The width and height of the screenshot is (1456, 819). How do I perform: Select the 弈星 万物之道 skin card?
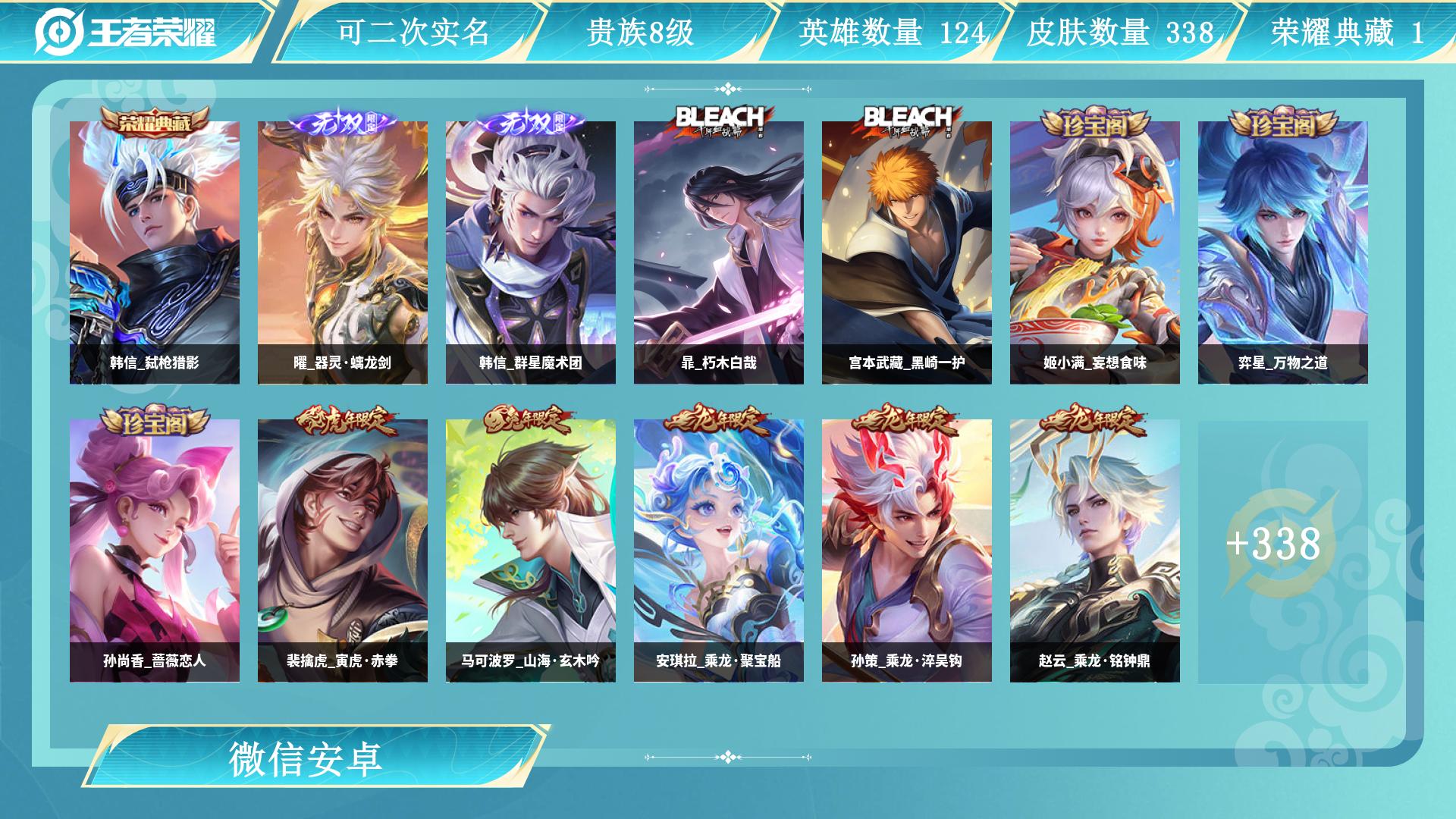[x=1283, y=253]
